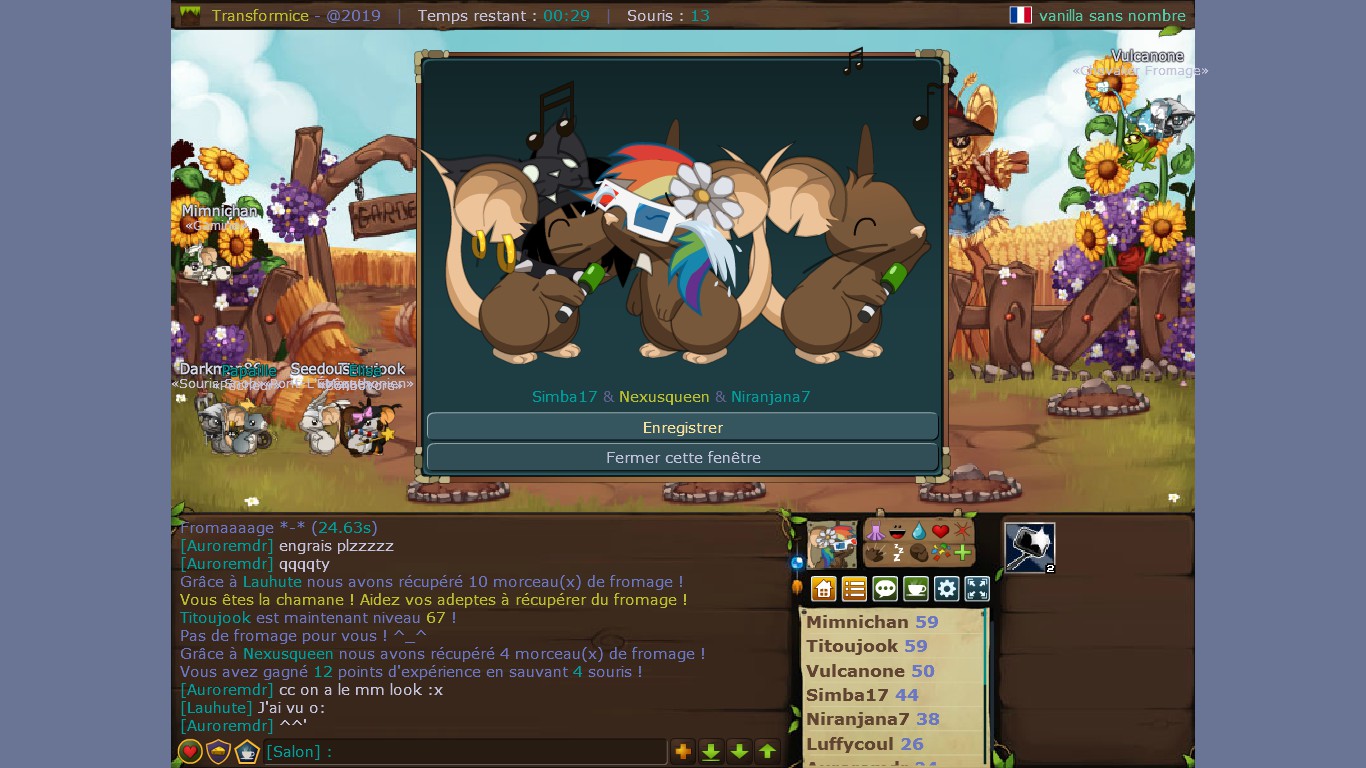This screenshot has width=1366, height=768.
Task: Open the settings gear icon
Action: pyautogui.click(x=946, y=589)
